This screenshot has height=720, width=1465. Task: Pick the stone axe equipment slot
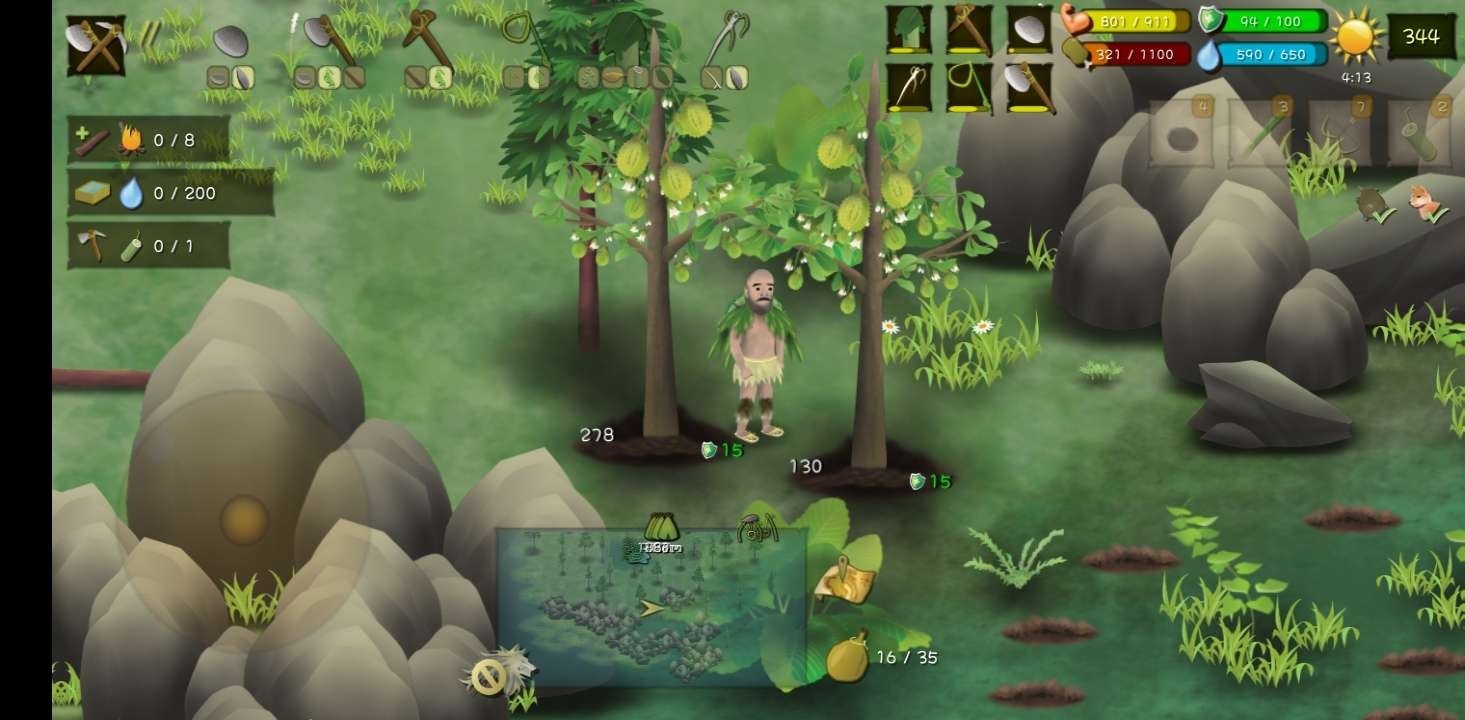[x=1028, y=88]
